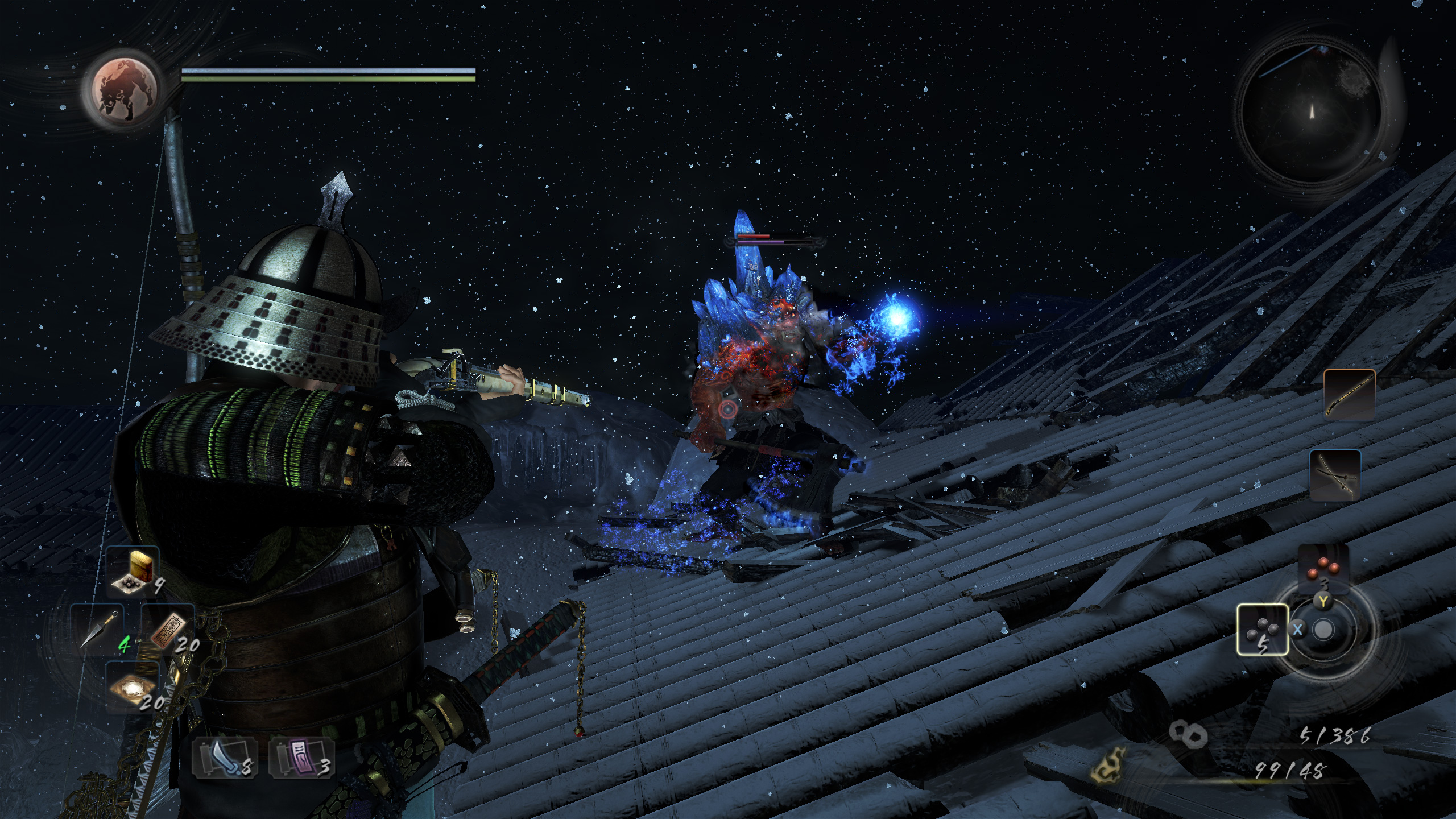Use the white salt pouch item
The image size is (1456, 819).
click(133, 687)
